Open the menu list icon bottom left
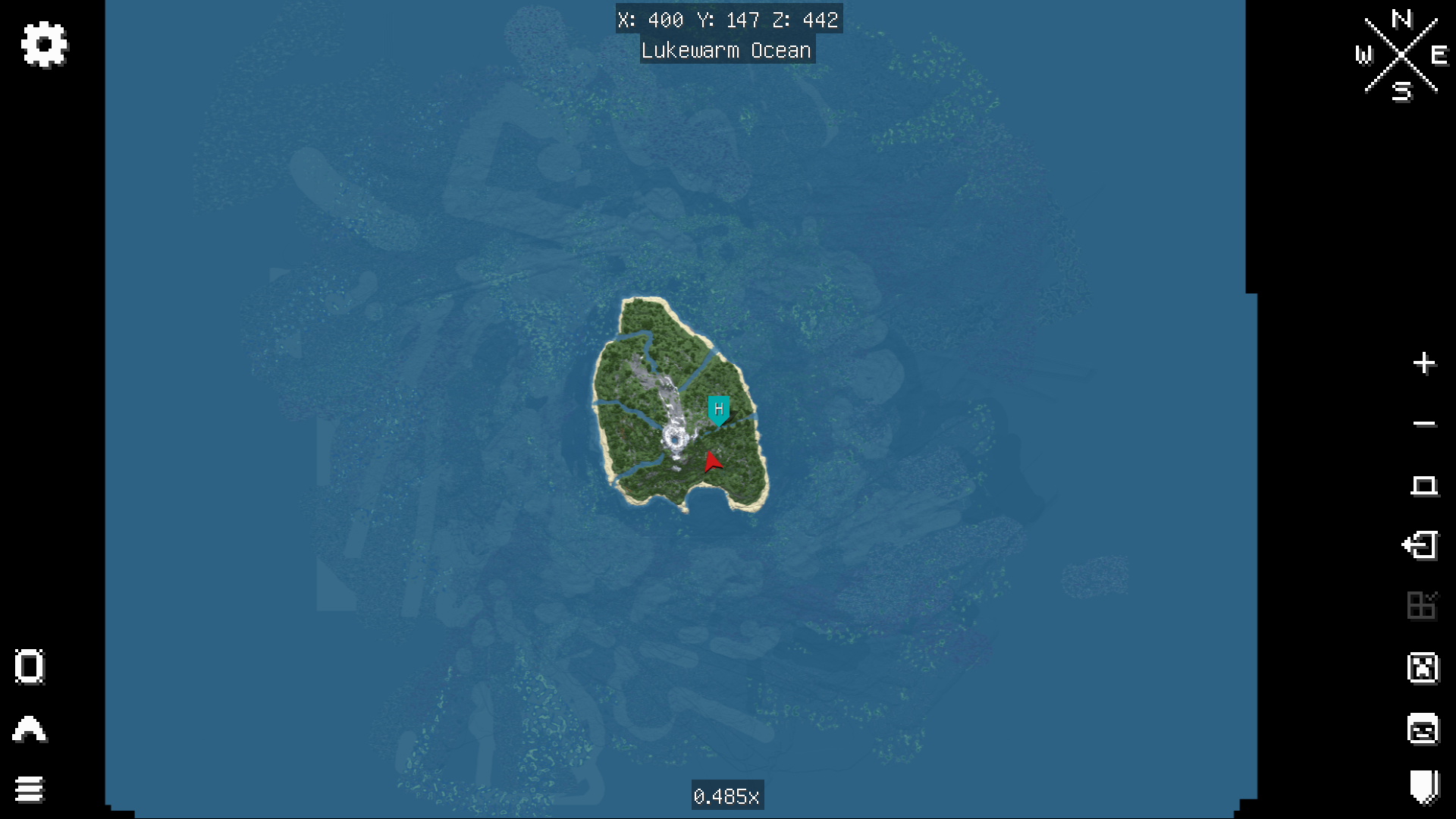 tap(29, 789)
